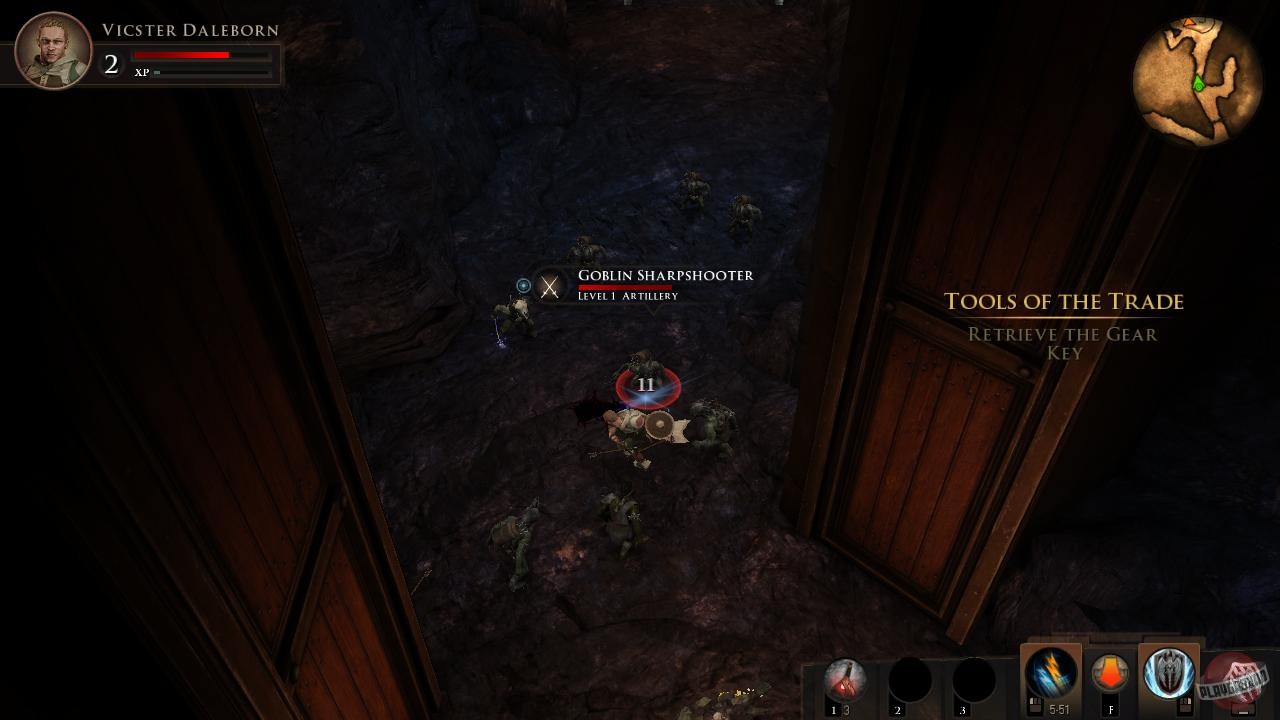Click the Retrieve the Gear Key objective text
This screenshot has height=720, width=1280.
pos(1063,343)
